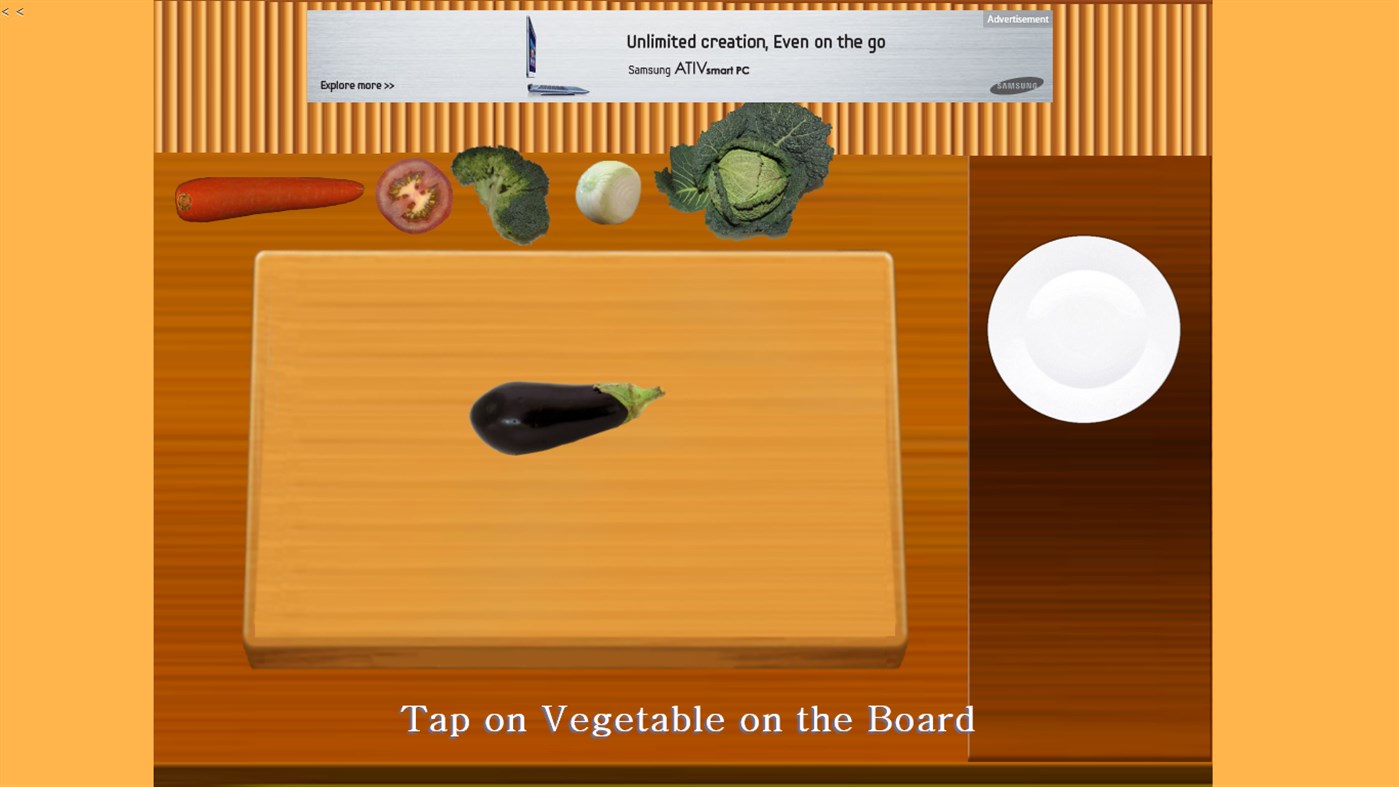Pick the green cabbage on the shelf

click(x=743, y=178)
